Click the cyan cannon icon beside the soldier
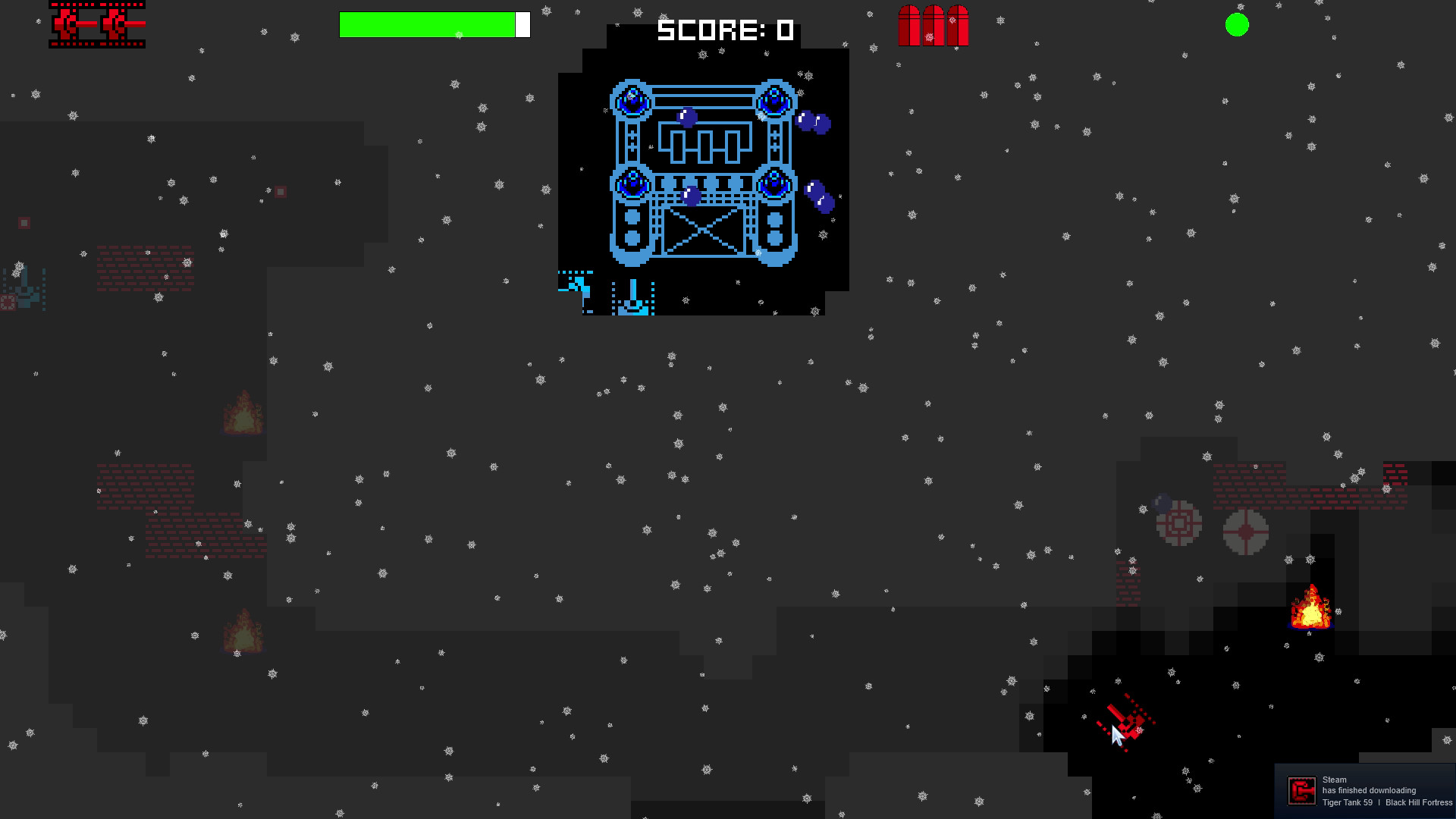Viewport: 1456px width, 819px height. coord(632,297)
